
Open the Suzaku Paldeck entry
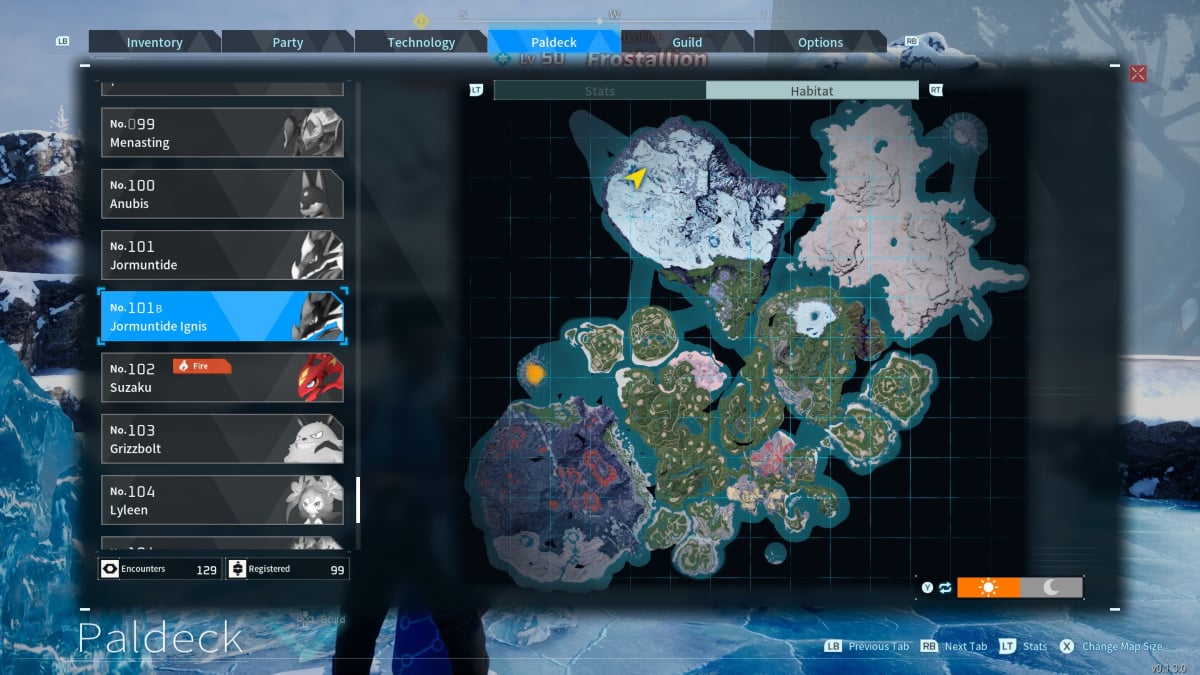point(222,377)
